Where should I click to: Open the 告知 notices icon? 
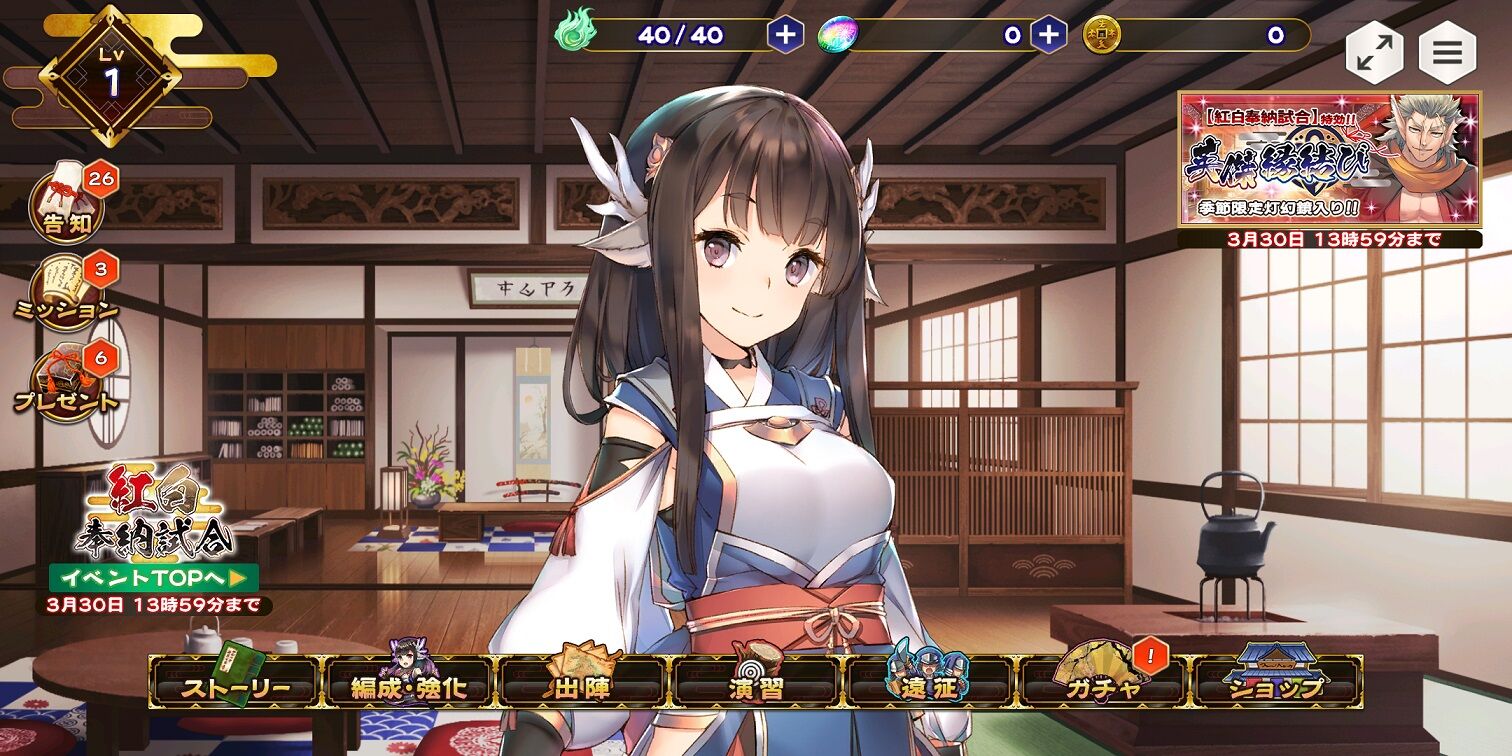[68, 206]
